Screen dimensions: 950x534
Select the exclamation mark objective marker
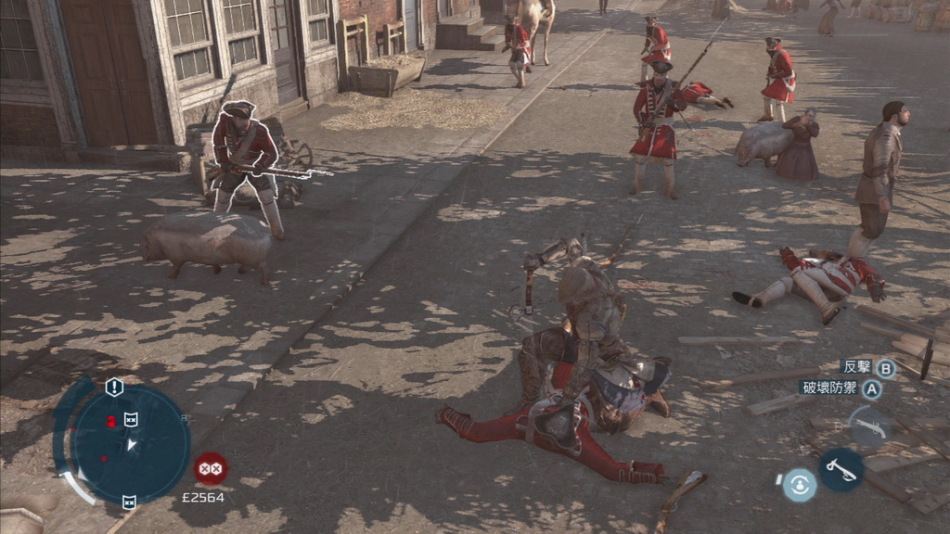click(x=114, y=387)
